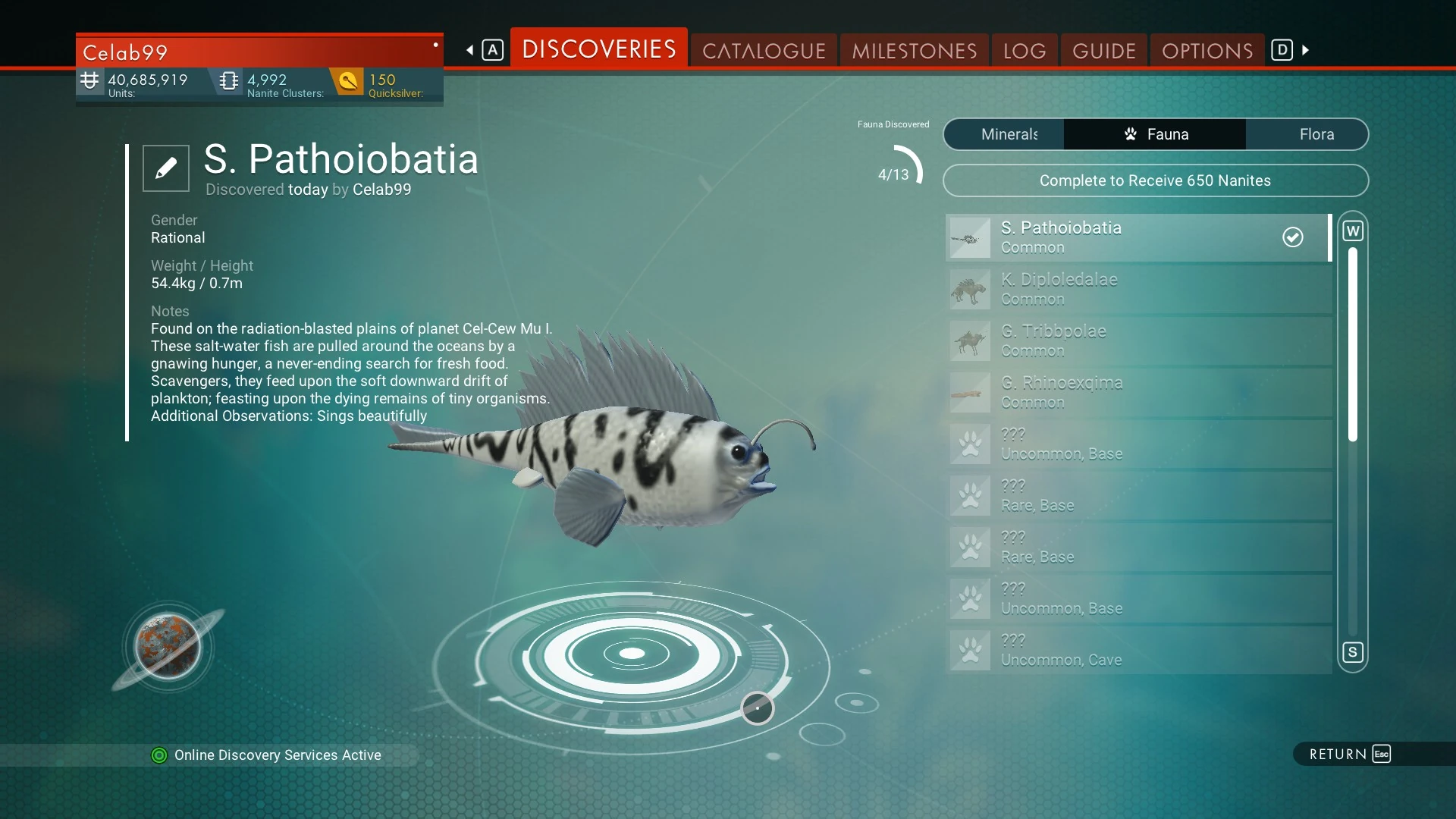Click the ringed planet icon

(168, 647)
